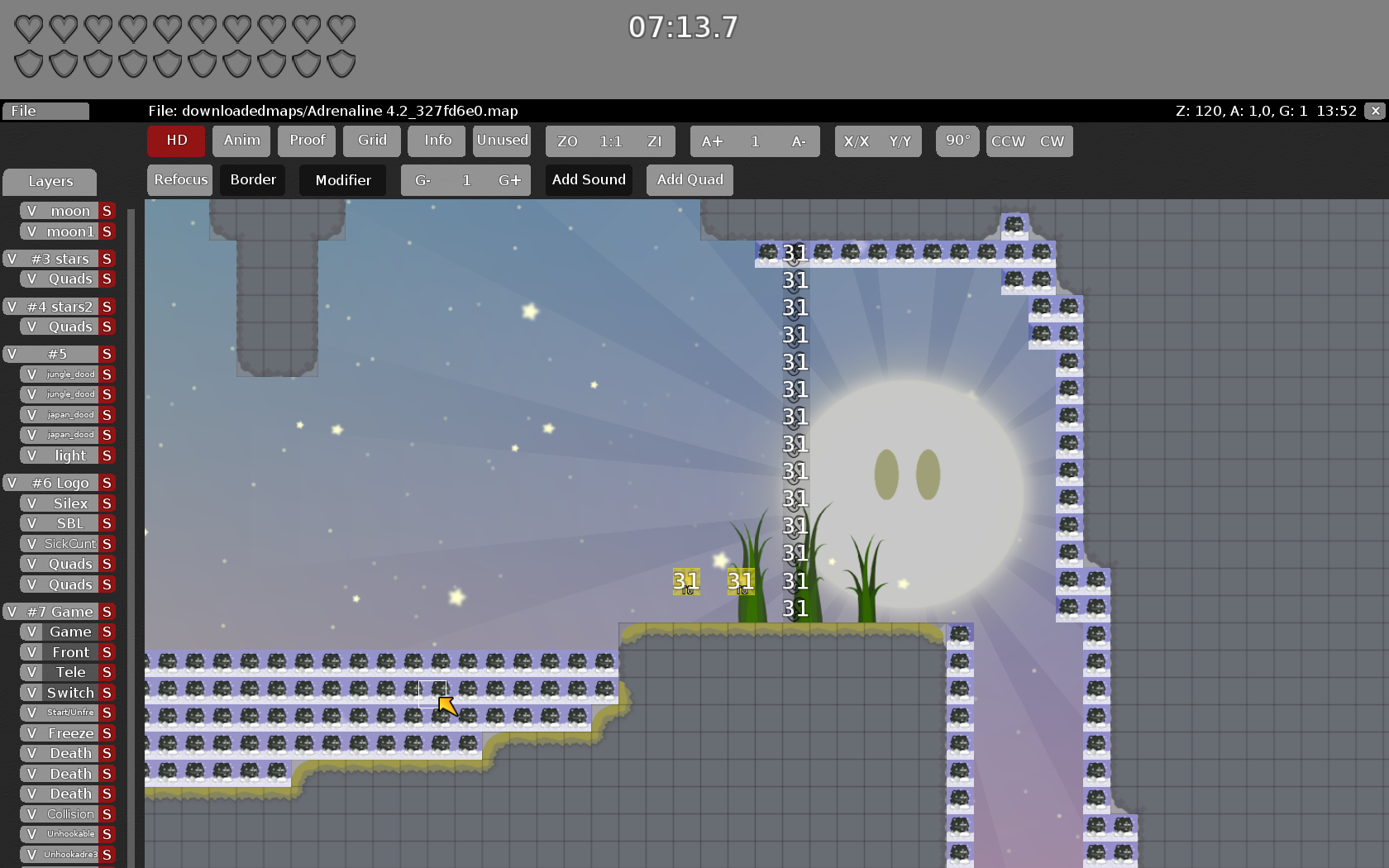The width and height of the screenshot is (1389, 868).
Task: Close the editor with the X button
Action: click(x=1375, y=111)
